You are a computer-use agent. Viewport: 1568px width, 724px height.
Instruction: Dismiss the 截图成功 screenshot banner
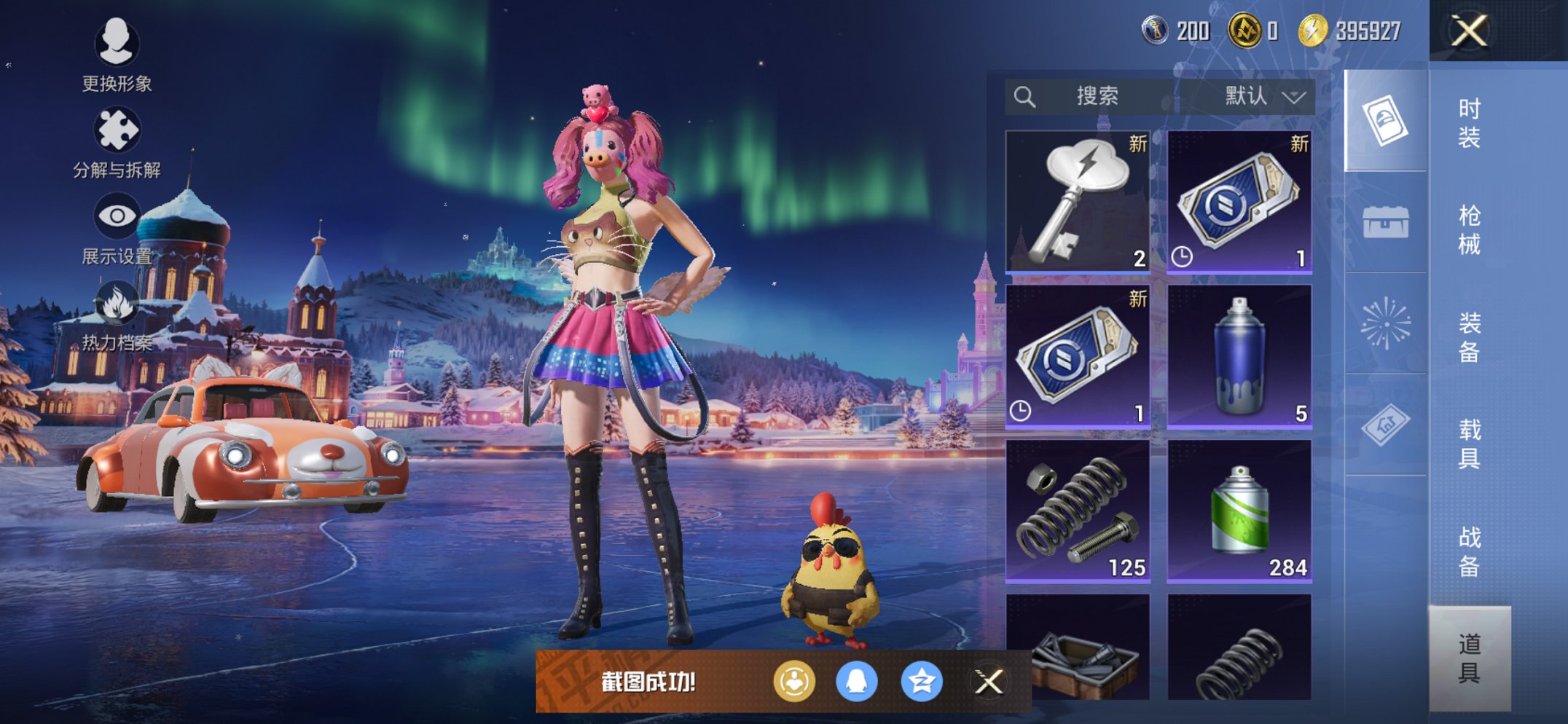(989, 682)
